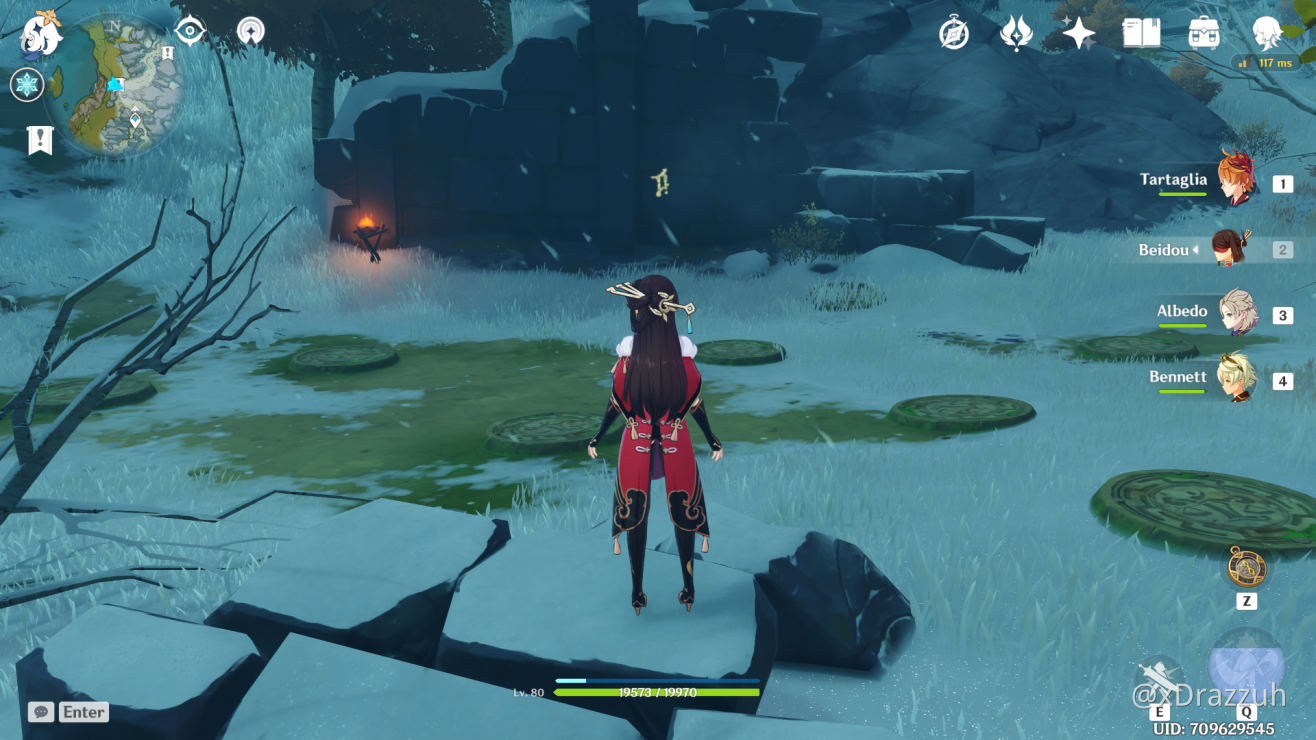1316x740 pixels.
Task: Activate Elemental Sight
Action: click(189, 30)
